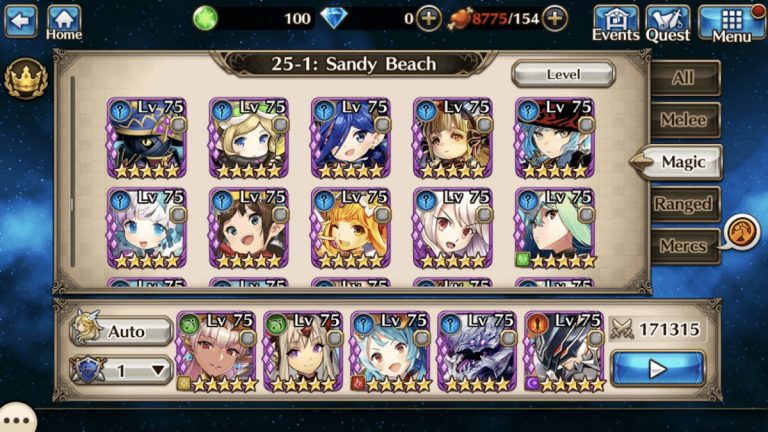The width and height of the screenshot is (768, 432).
Task: Show All unit types
Action: click(684, 78)
